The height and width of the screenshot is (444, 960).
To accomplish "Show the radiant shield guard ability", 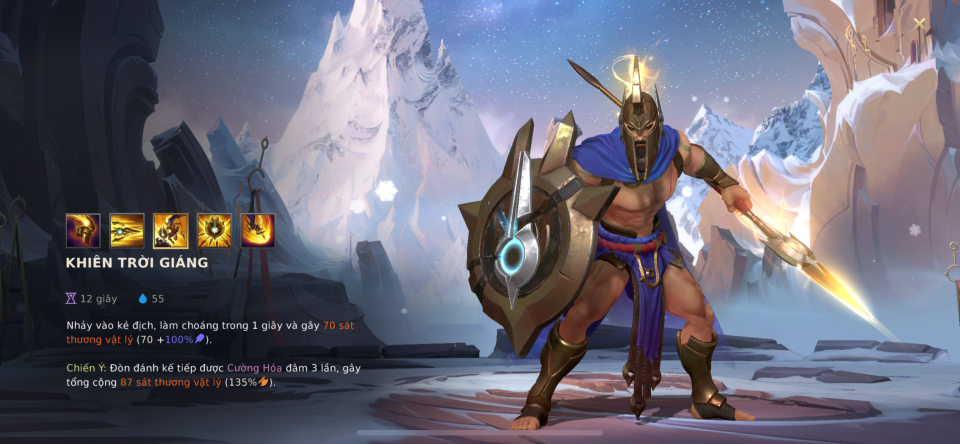I will [214, 231].
